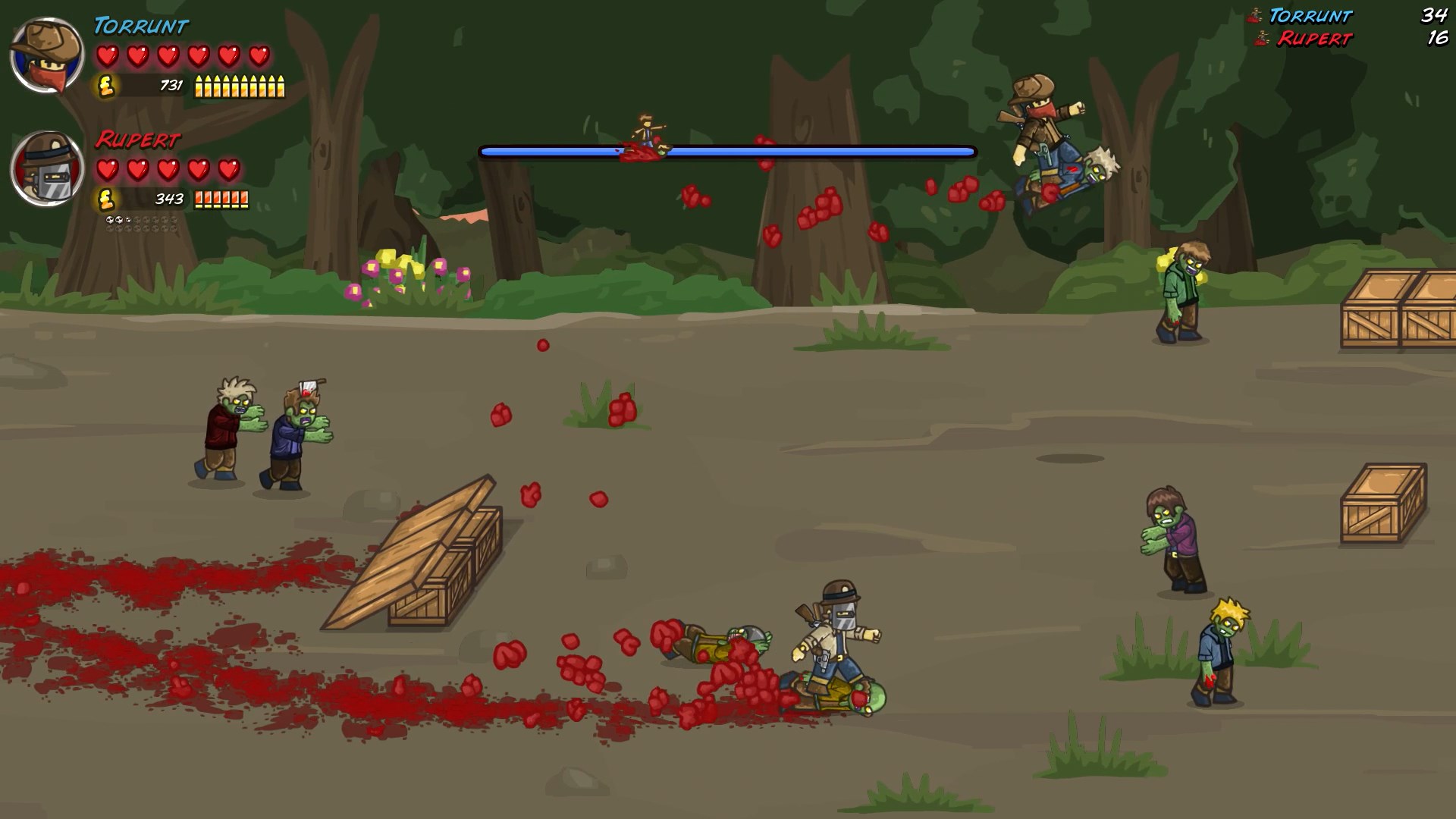Viewport: 1456px width, 819px height.
Task: Select the last heart in Torrunt's health row
Action: (x=259, y=55)
